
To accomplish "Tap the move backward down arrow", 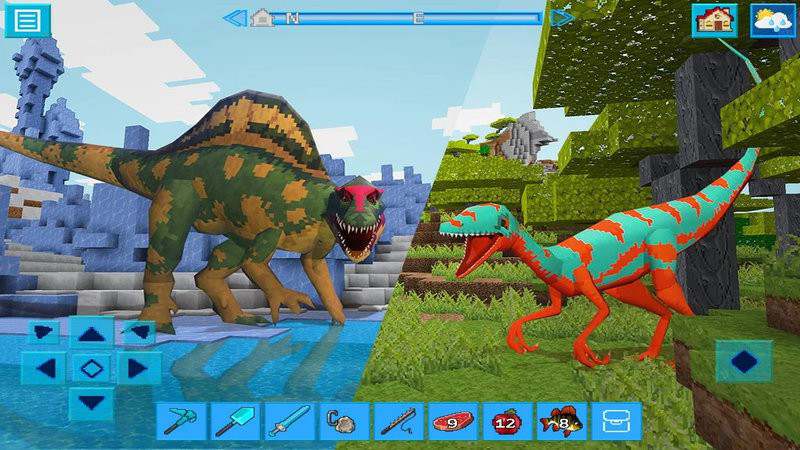I will click(92, 402).
